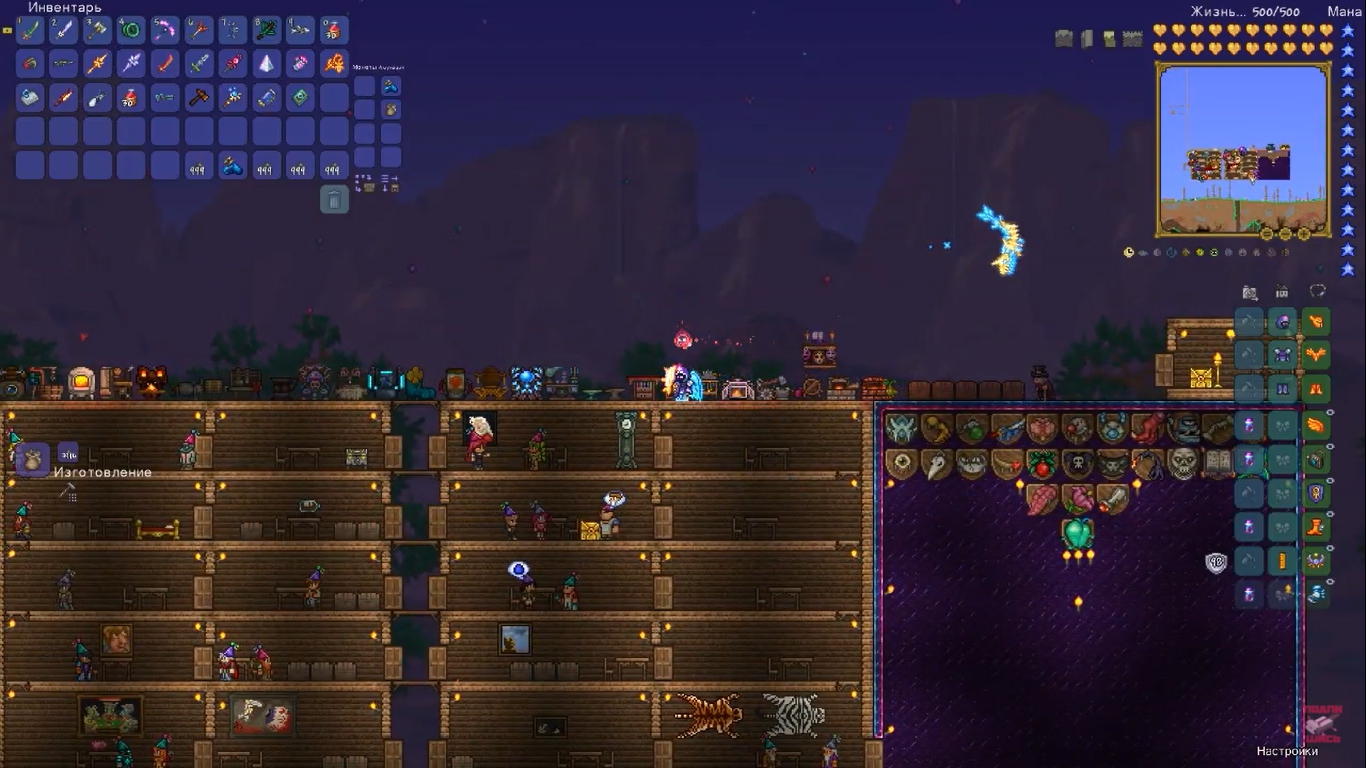The image size is (1366, 768).
Task: Select the green sword in hotbar slot 1
Action: click(30, 30)
